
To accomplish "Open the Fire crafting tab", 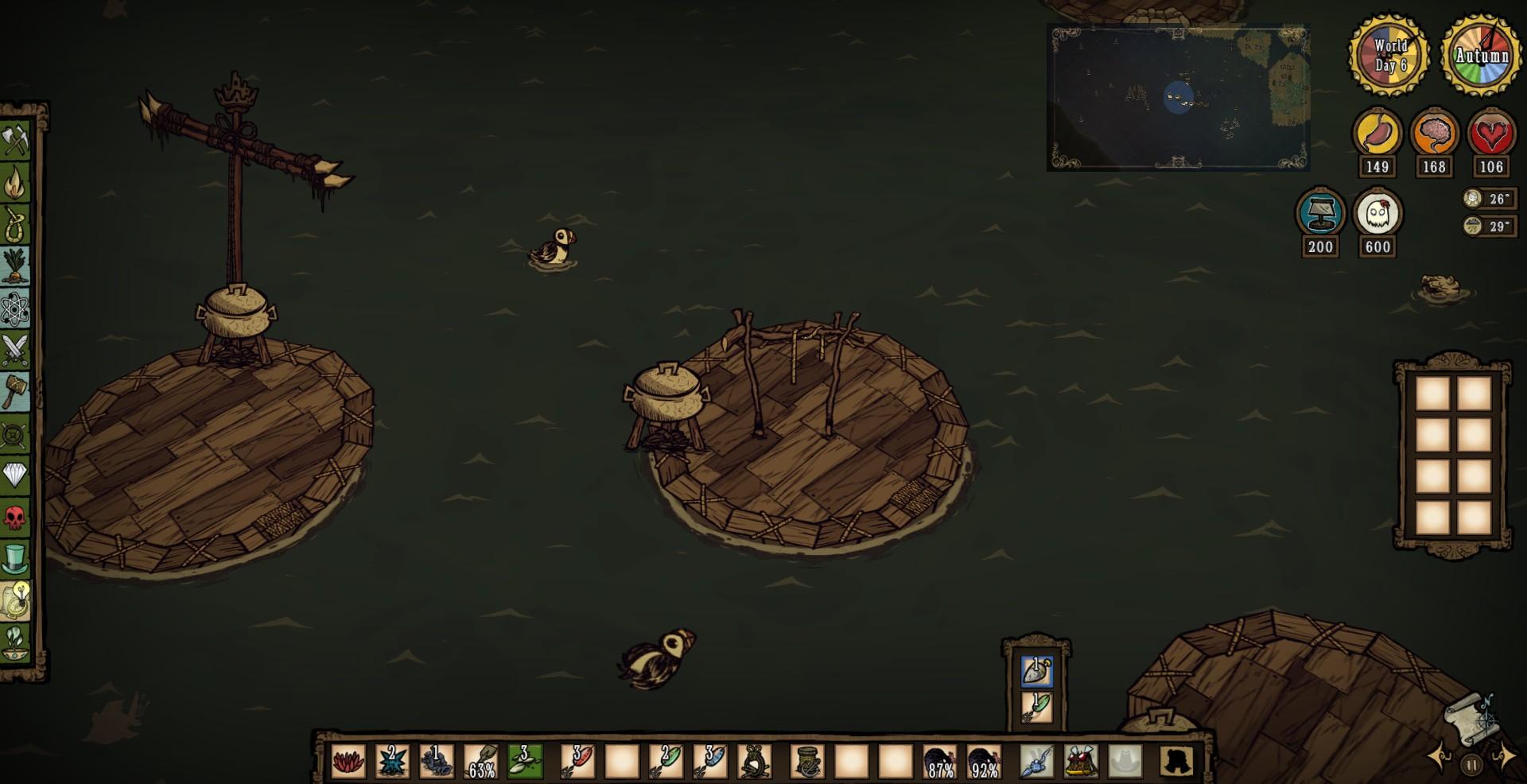I will 15,184.
